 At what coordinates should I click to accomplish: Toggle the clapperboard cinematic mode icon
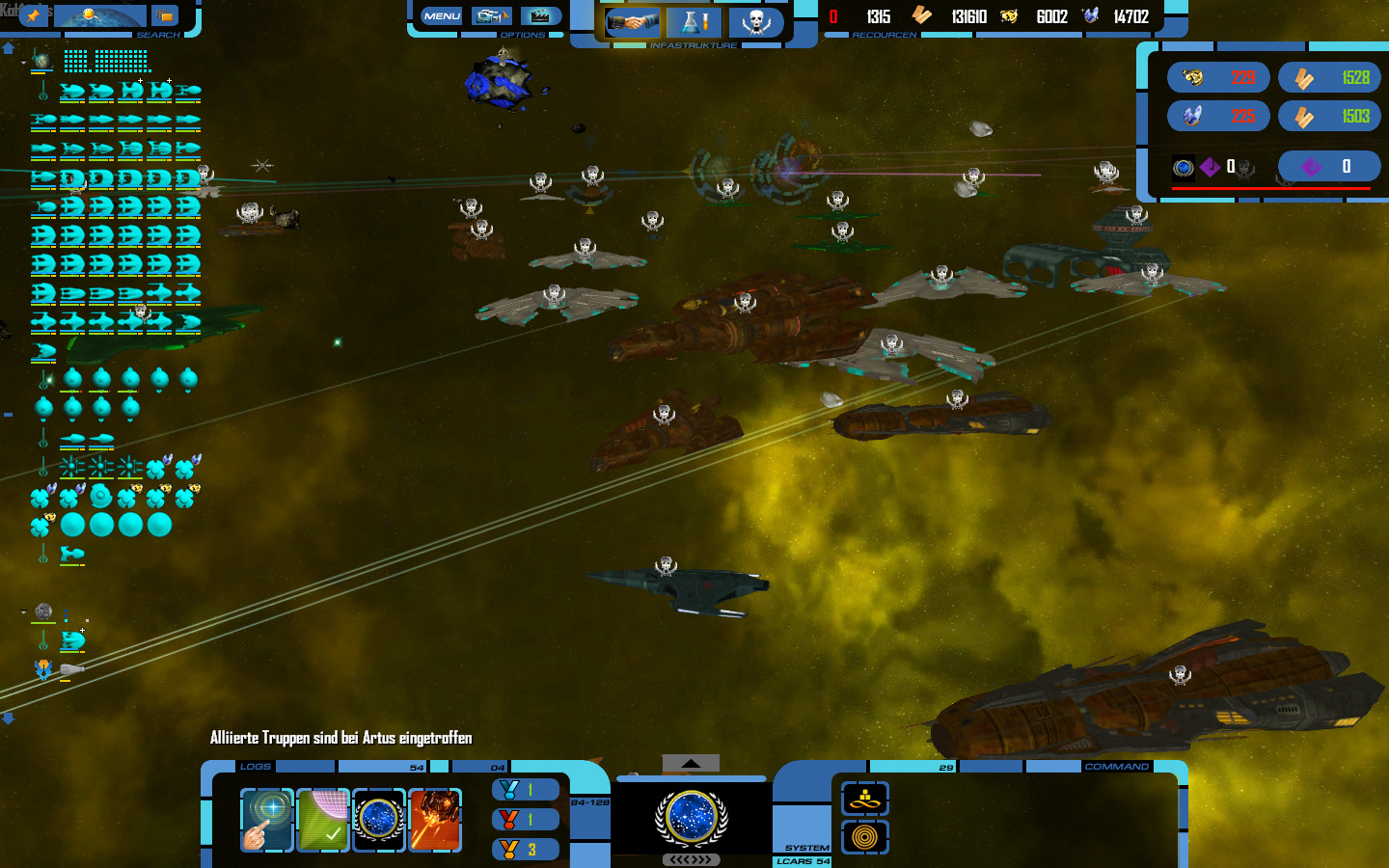540,16
